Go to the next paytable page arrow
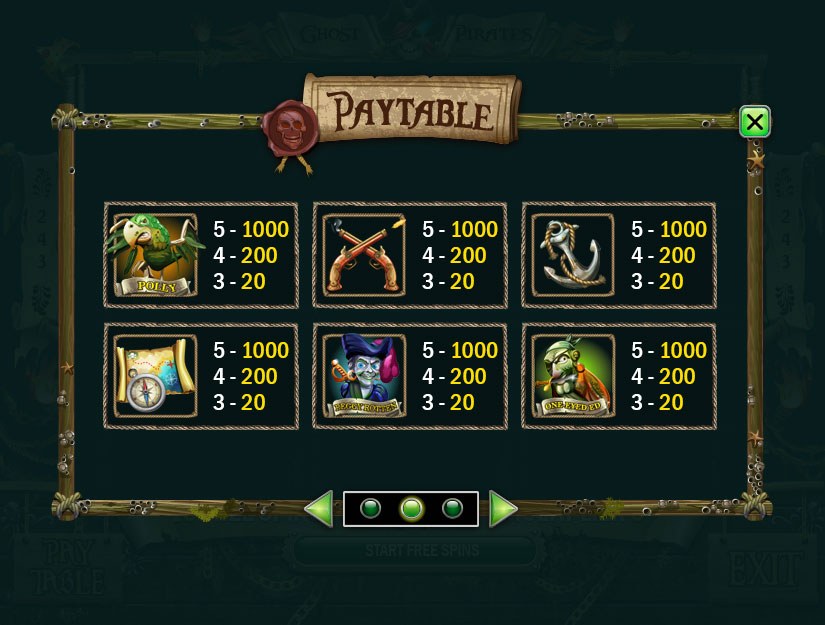The width and height of the screenshot is (825, 625). coord(503,509)
